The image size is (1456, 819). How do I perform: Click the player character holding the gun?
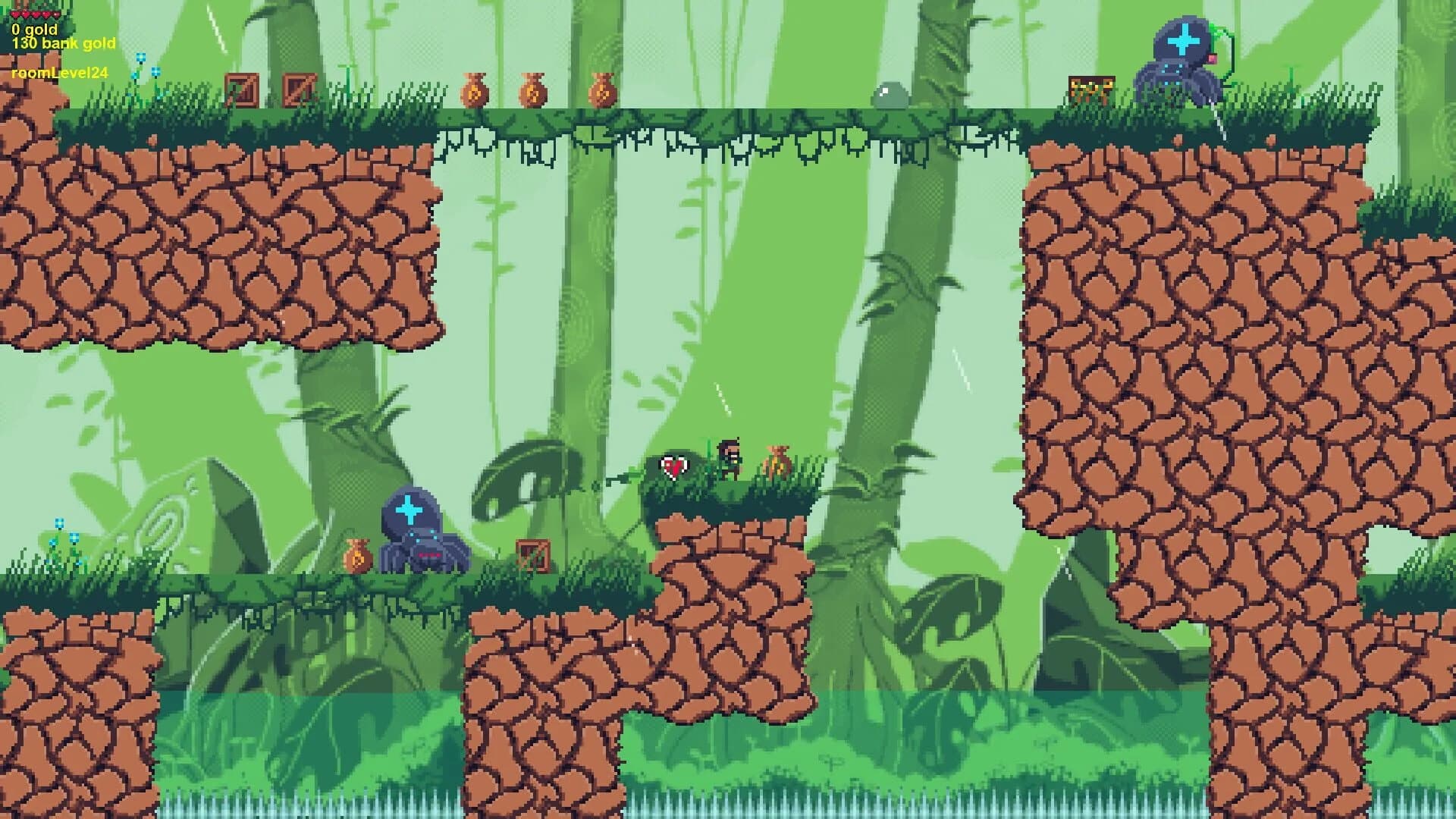tap(726, 455)
